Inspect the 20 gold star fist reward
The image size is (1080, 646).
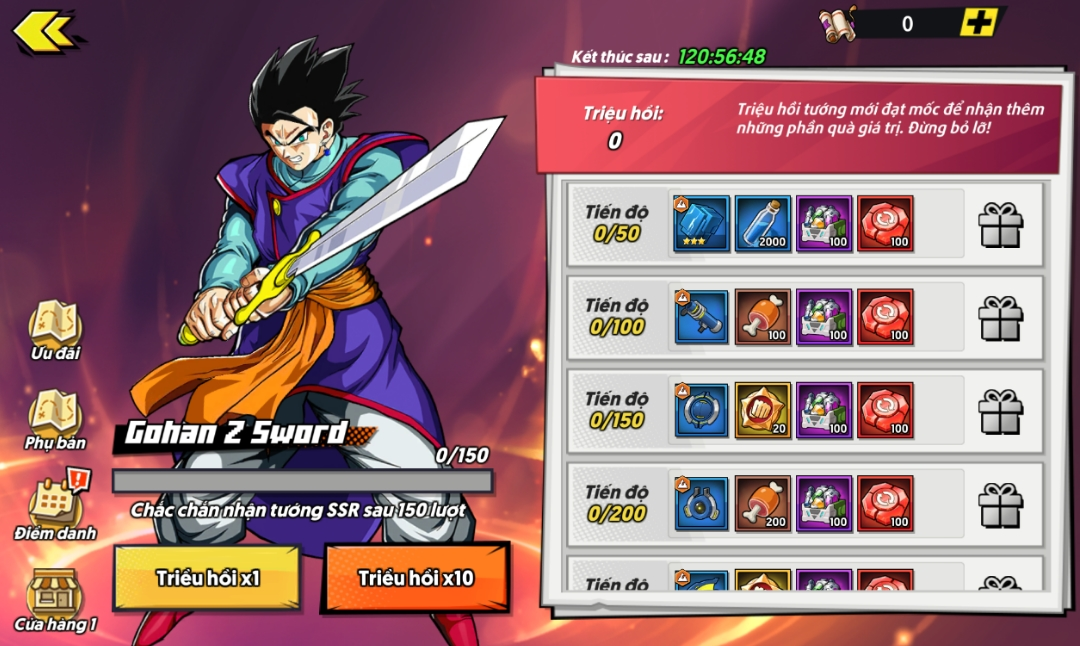(763, 410)
